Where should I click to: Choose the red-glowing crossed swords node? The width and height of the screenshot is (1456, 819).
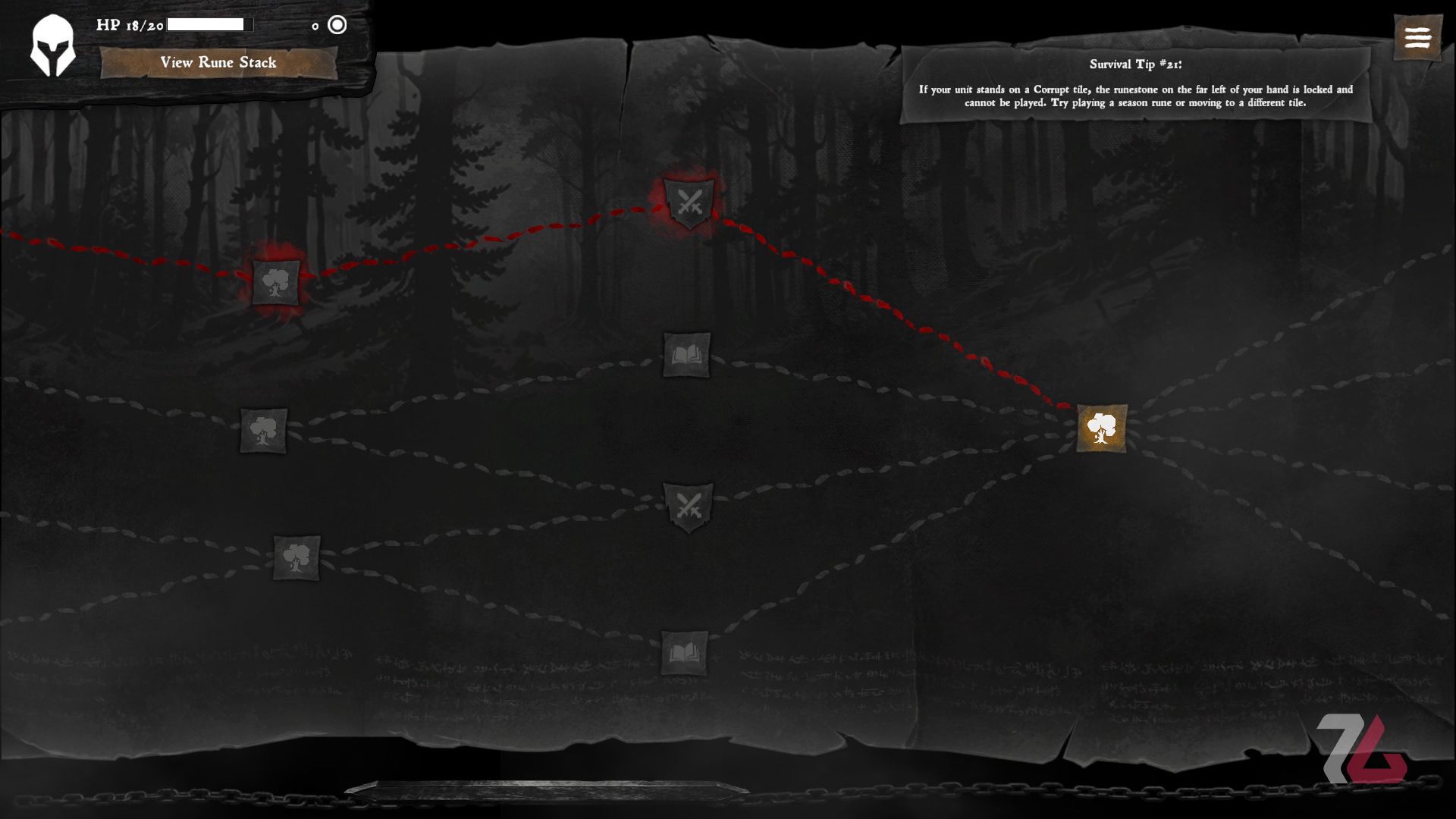[689, 203]
